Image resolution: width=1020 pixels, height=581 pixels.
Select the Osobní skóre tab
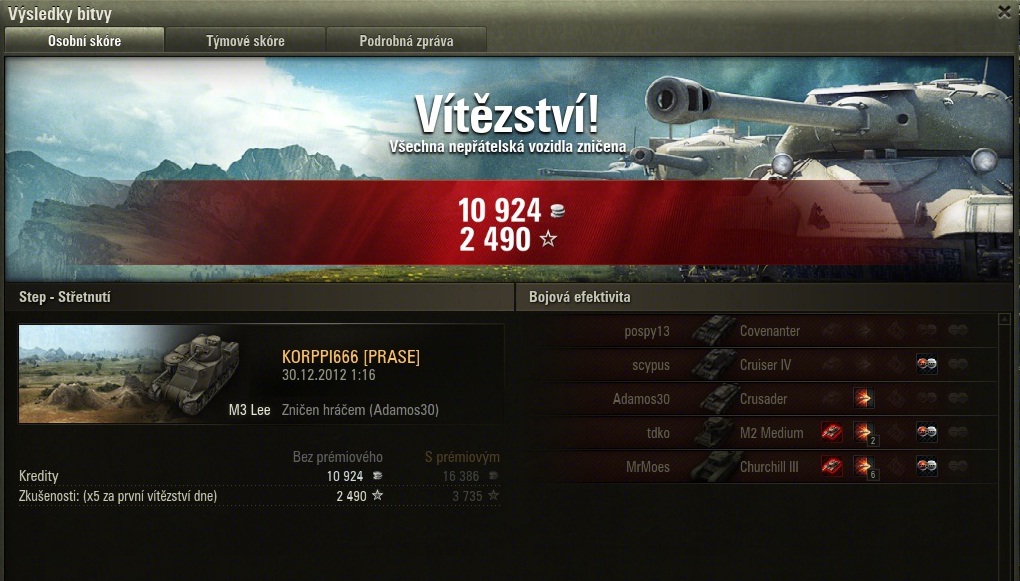[x=84, y=41]
